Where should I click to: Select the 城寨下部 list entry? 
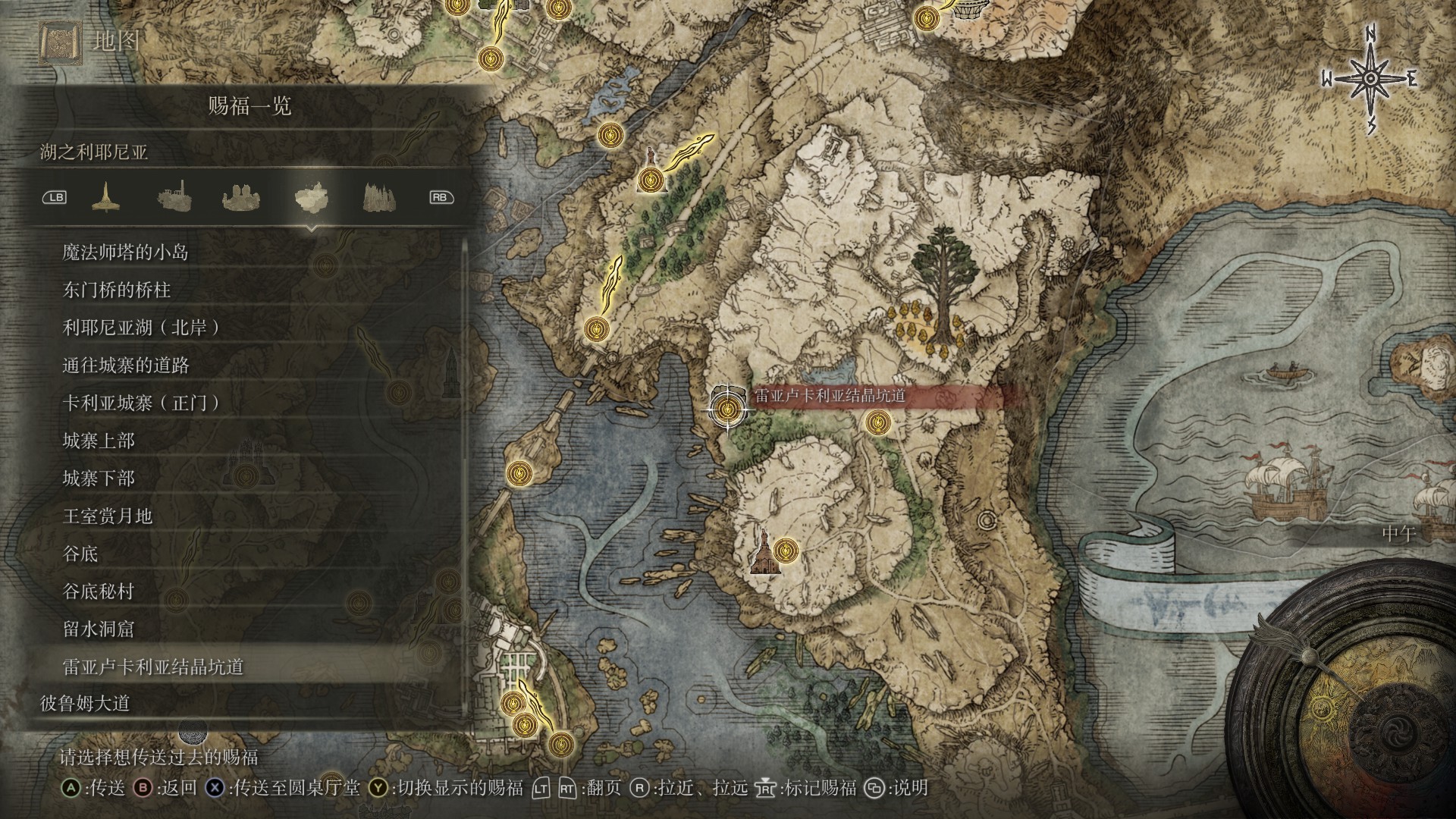coord(98,479)
